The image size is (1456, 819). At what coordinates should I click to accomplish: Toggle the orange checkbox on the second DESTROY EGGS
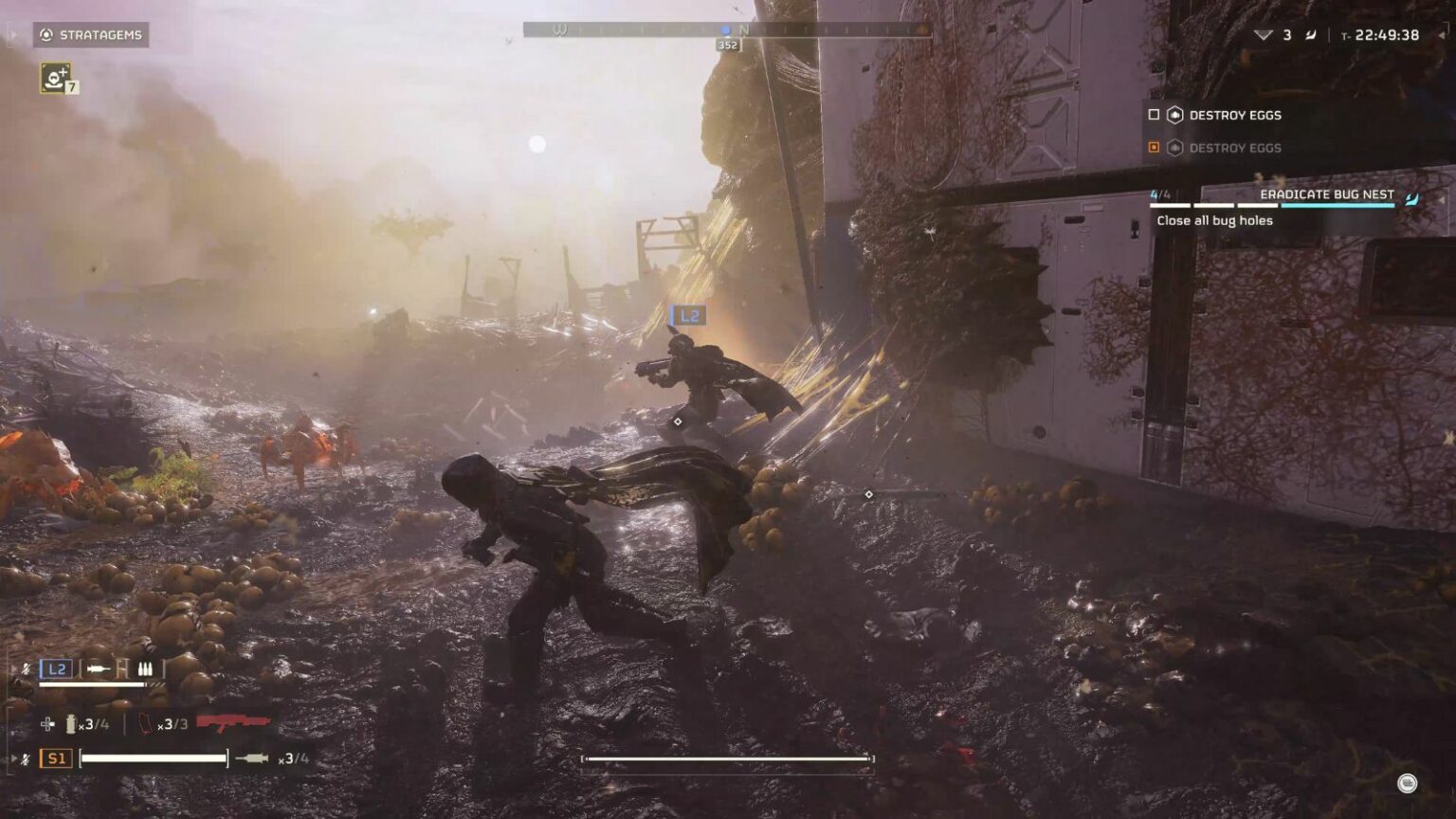(x=1153, y=148)
